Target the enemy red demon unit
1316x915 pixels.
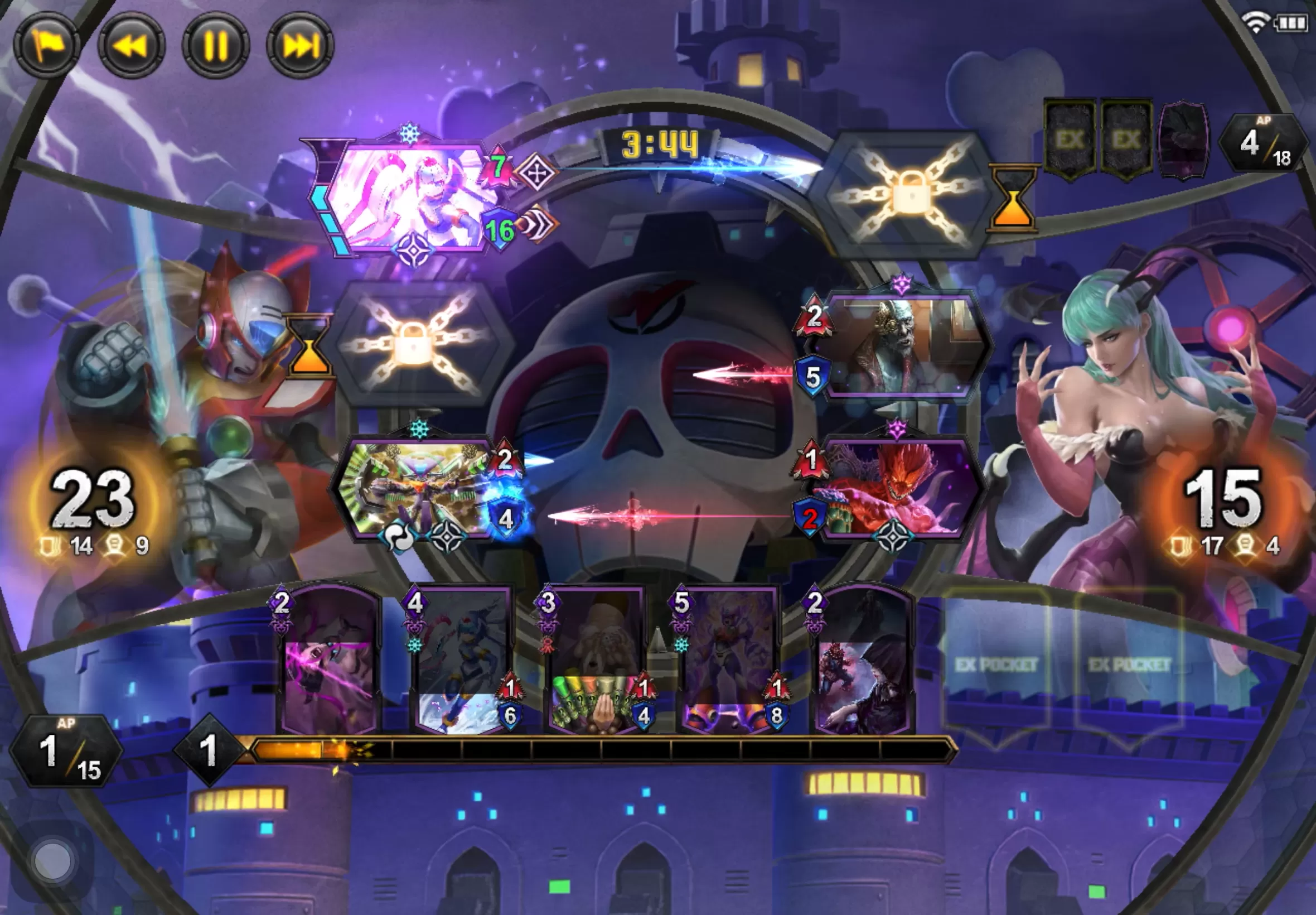[897, 490]
